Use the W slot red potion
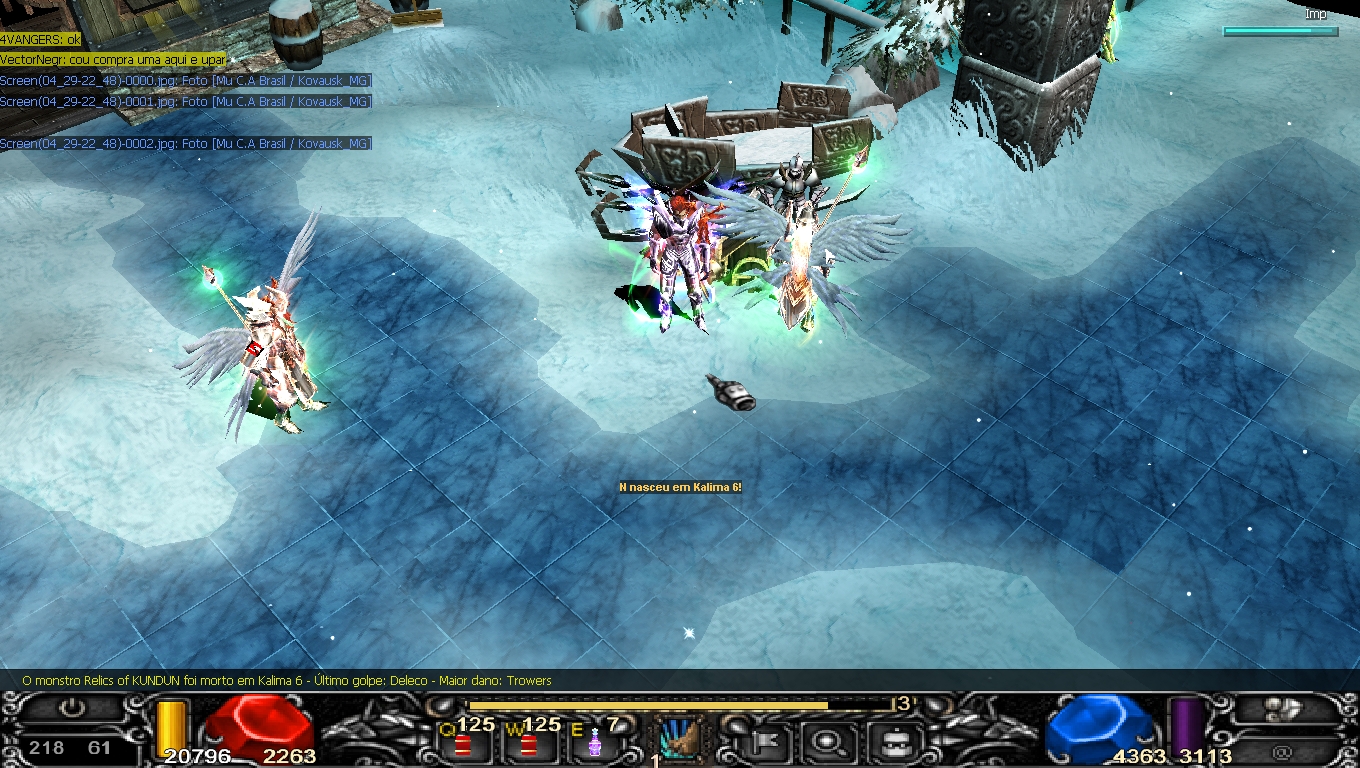 tap(528, 745)
